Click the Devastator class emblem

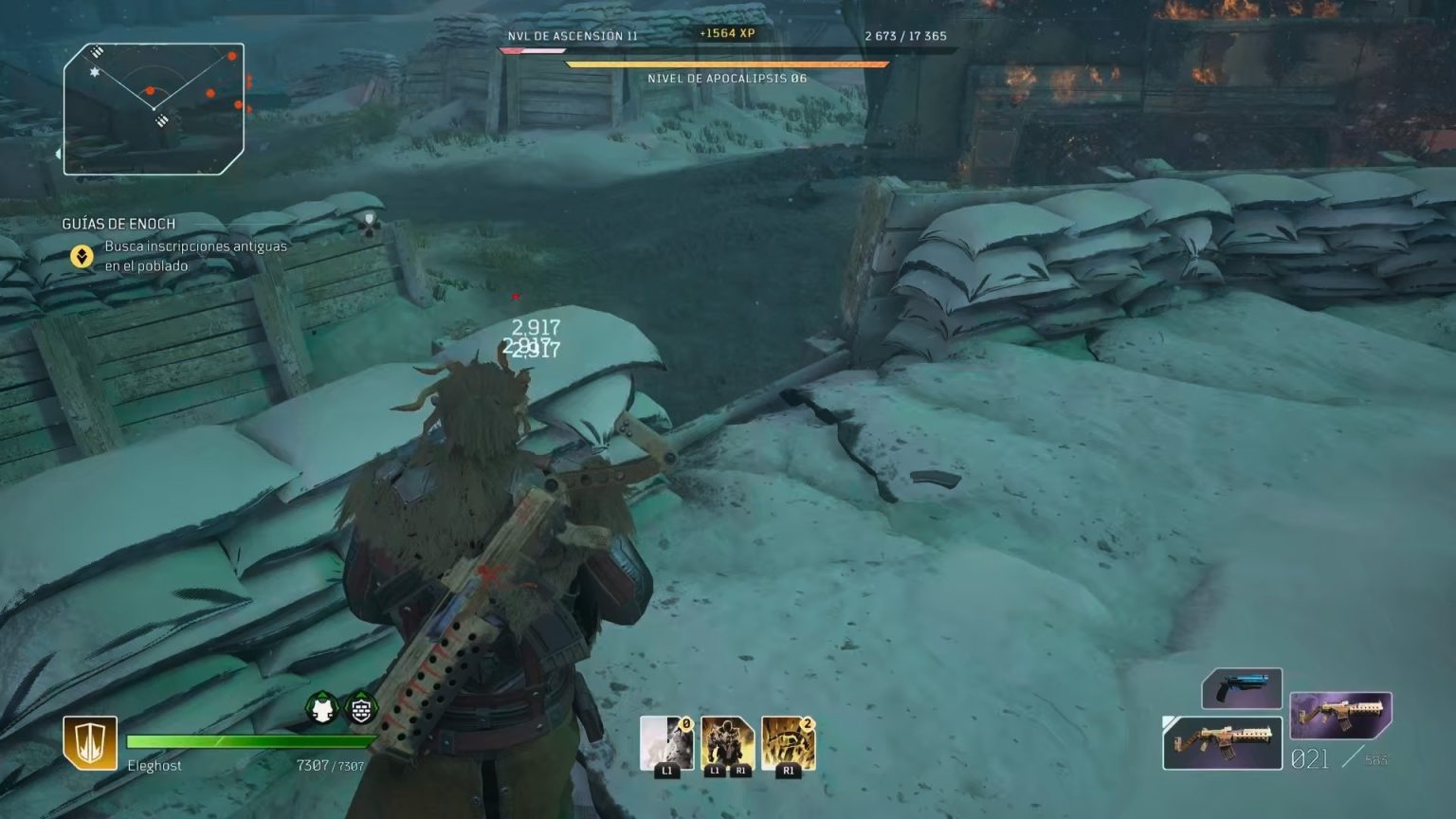point(90,742)
